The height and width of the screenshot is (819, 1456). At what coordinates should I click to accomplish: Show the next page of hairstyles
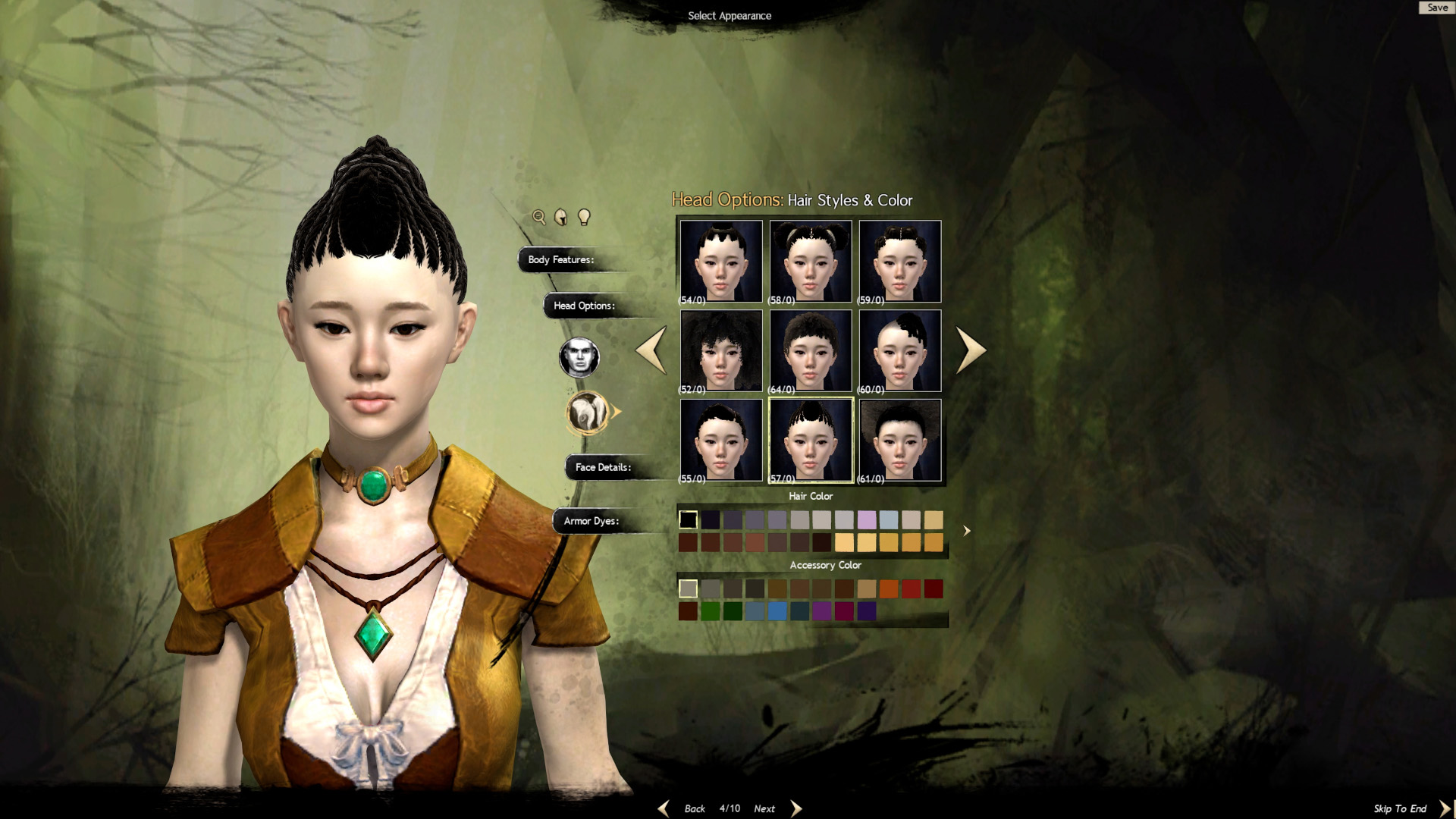tap(971, 350)
